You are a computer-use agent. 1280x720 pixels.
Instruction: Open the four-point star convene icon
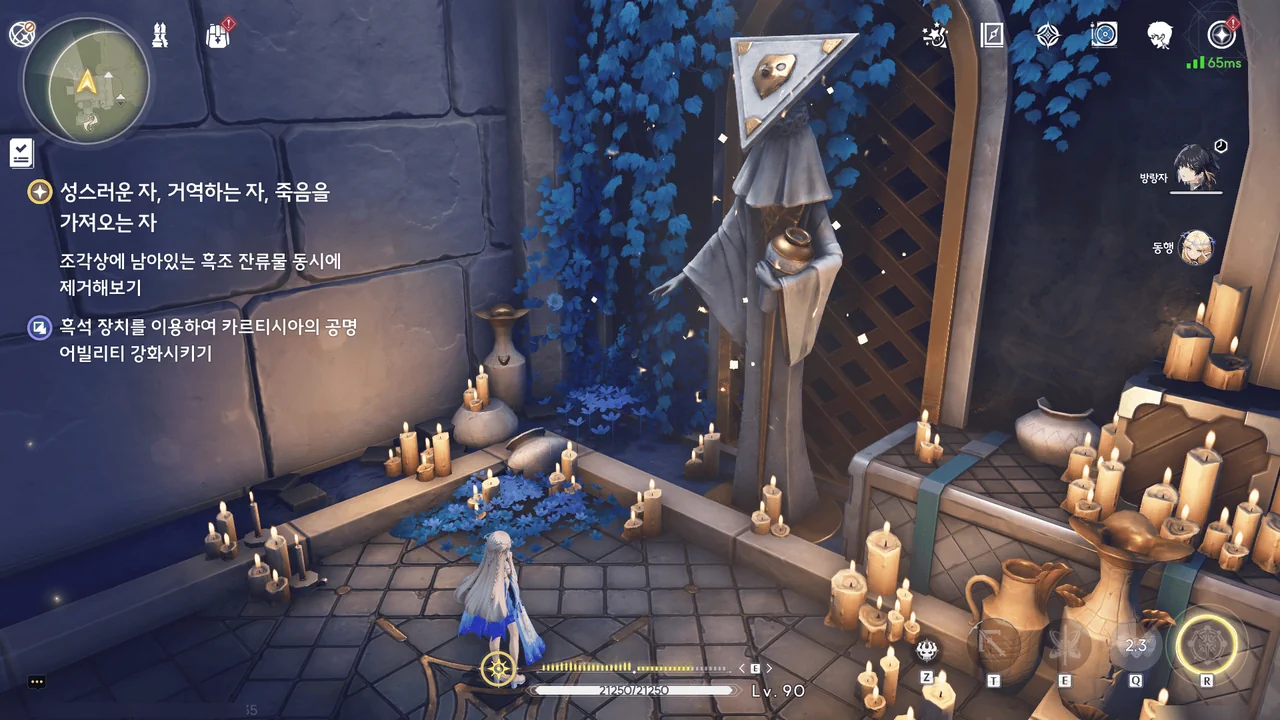click(1047, 36)
